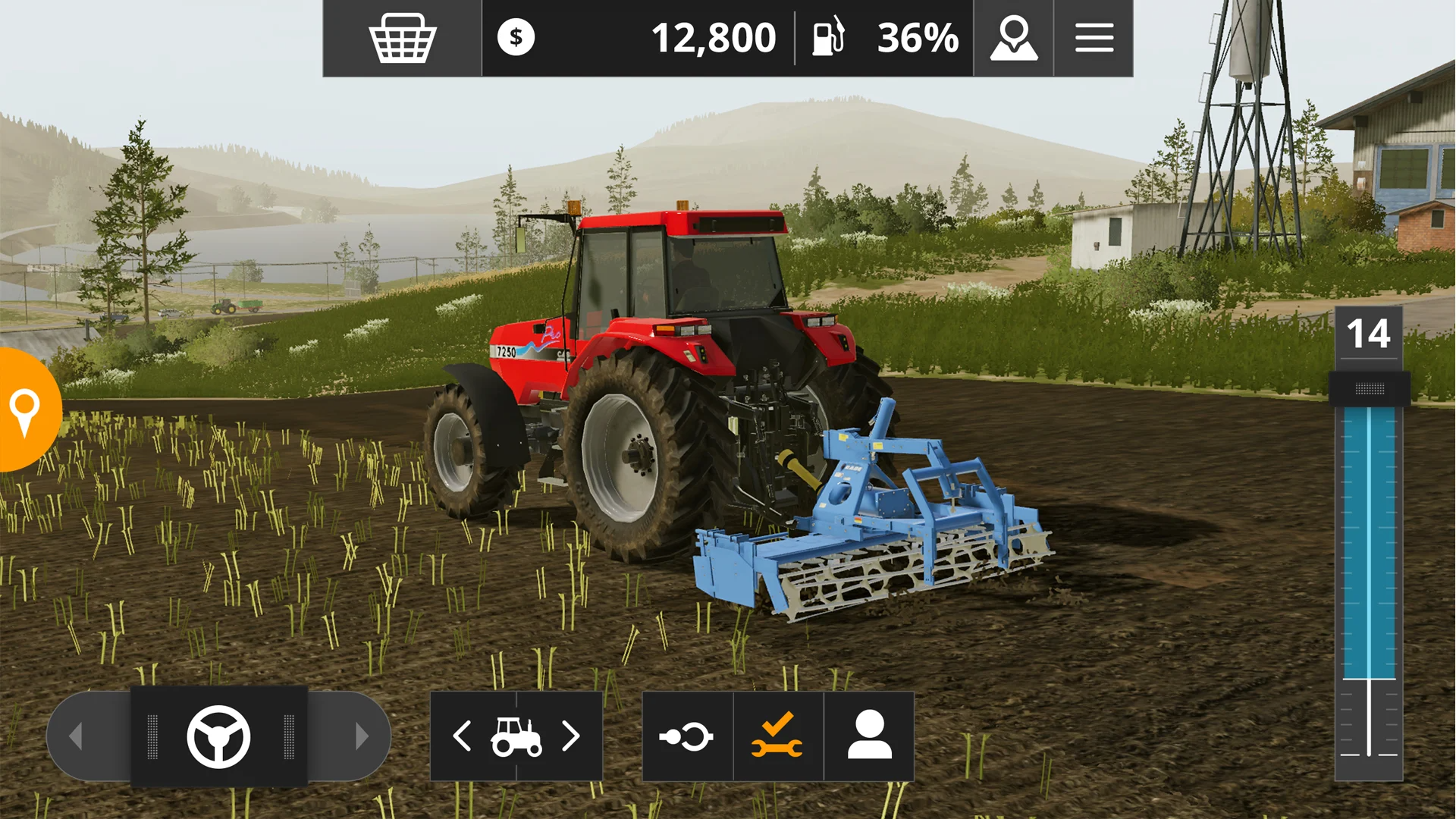The width and height of the screenshot is (1456, 819).
Task: Tap the orange map pin side tab
Action: (26, 410)
